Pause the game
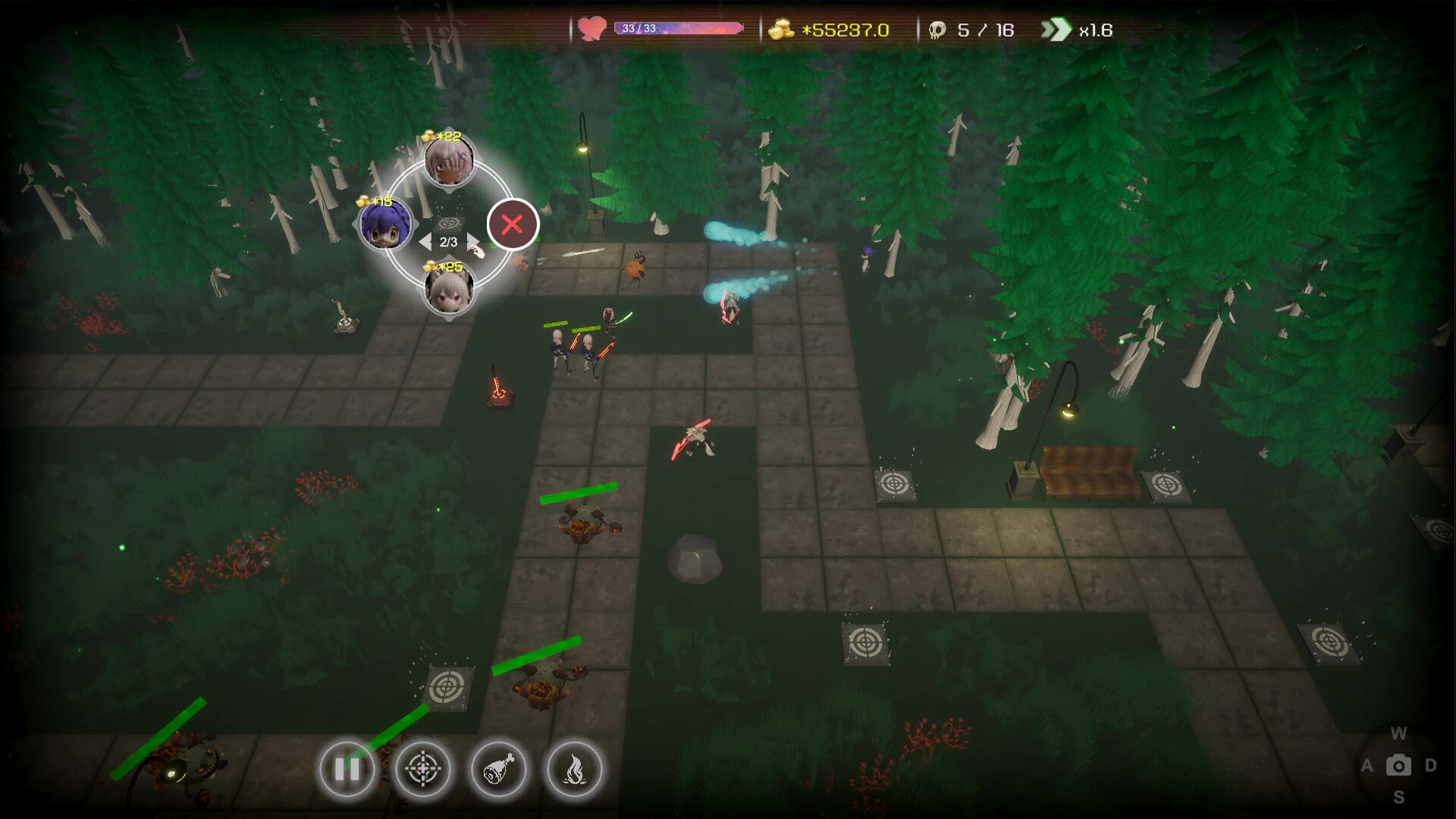Viewport: 1456px width, 819px height. point(347,770)
